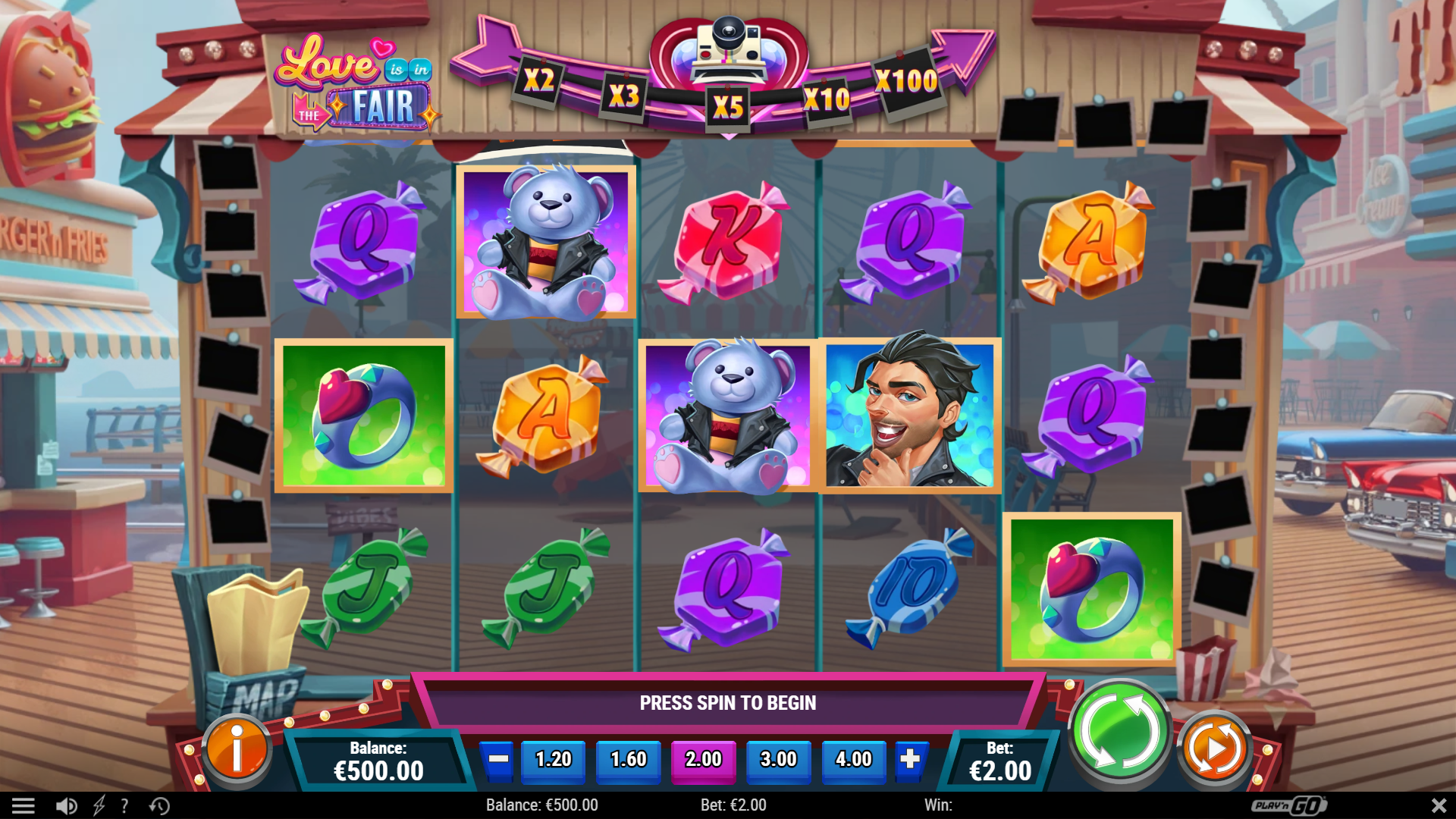This screenshot has height=819, width=1456.
Task: Open help via the question mark icon
Action: 125,805
